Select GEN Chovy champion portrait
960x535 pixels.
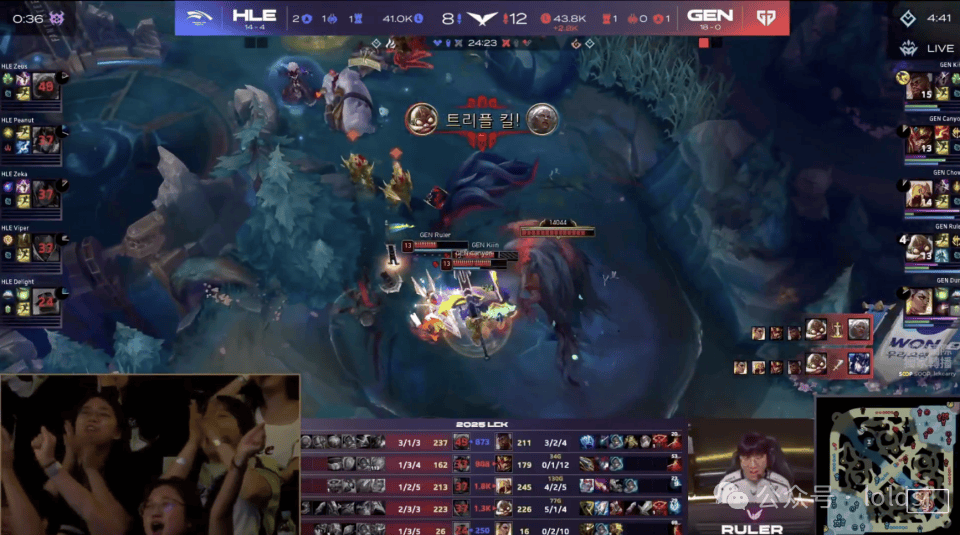(x=919, y=194)
